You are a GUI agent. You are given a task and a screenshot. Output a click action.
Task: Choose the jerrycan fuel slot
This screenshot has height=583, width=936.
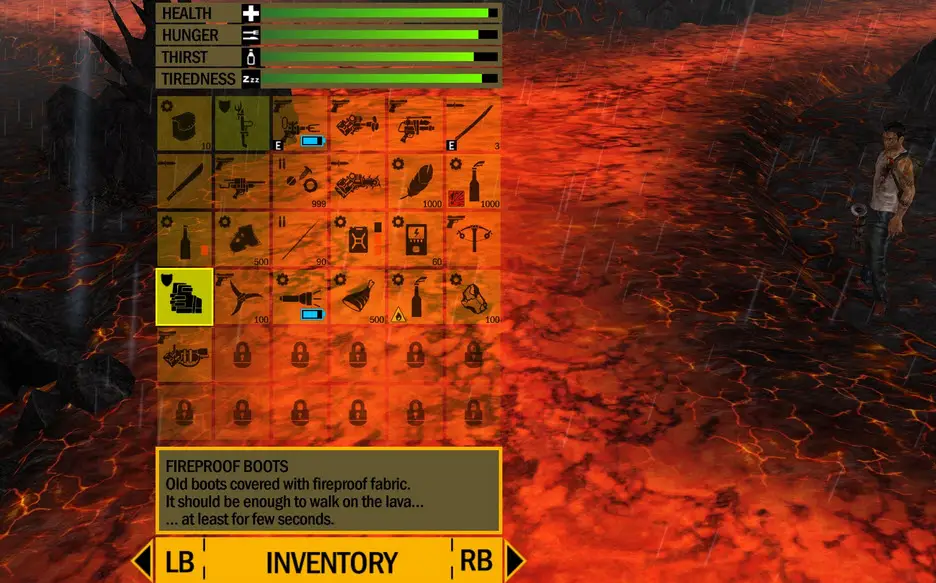tap(357, 239)
